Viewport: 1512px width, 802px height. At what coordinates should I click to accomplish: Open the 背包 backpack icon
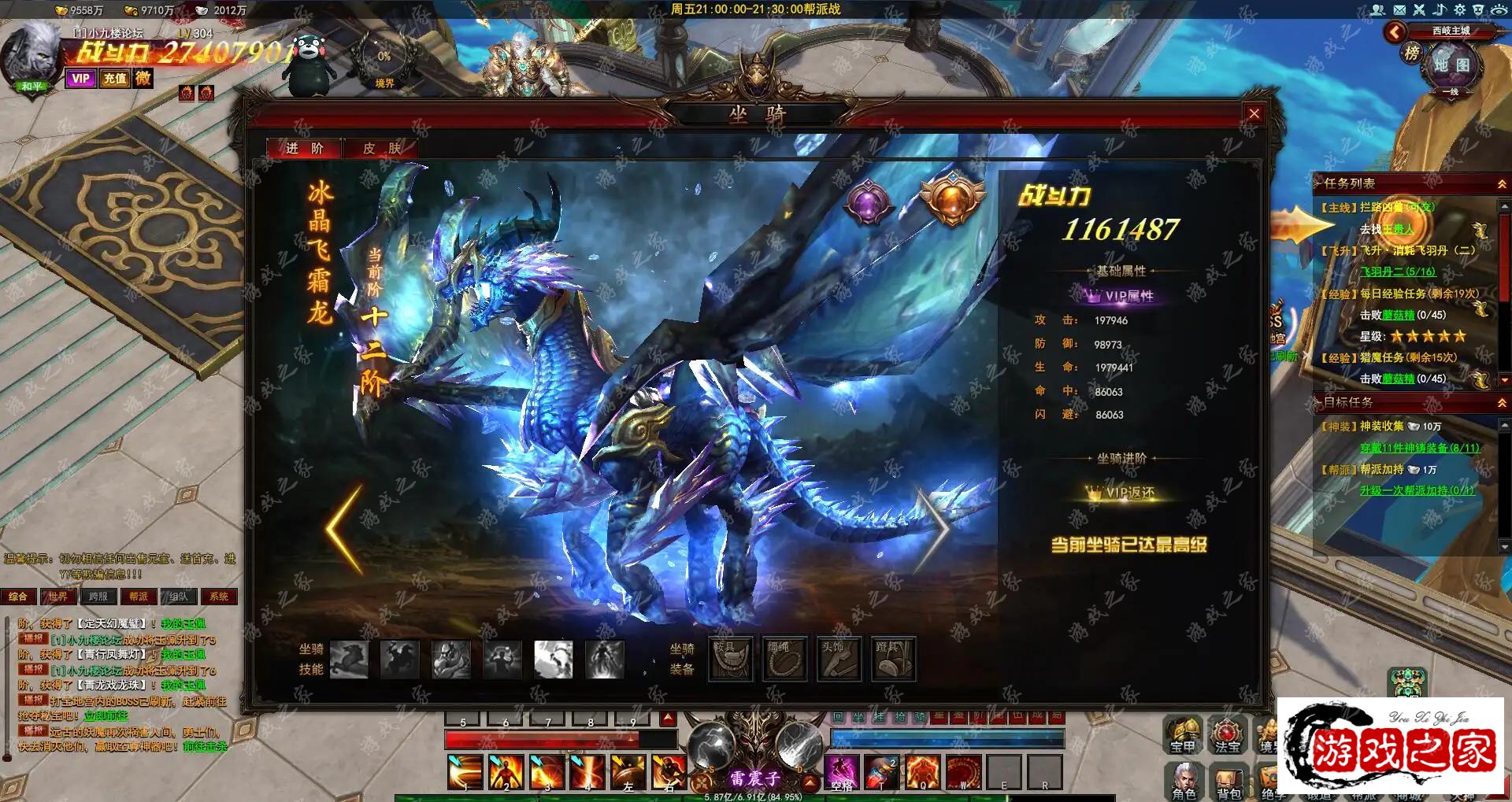[1228, 780]
